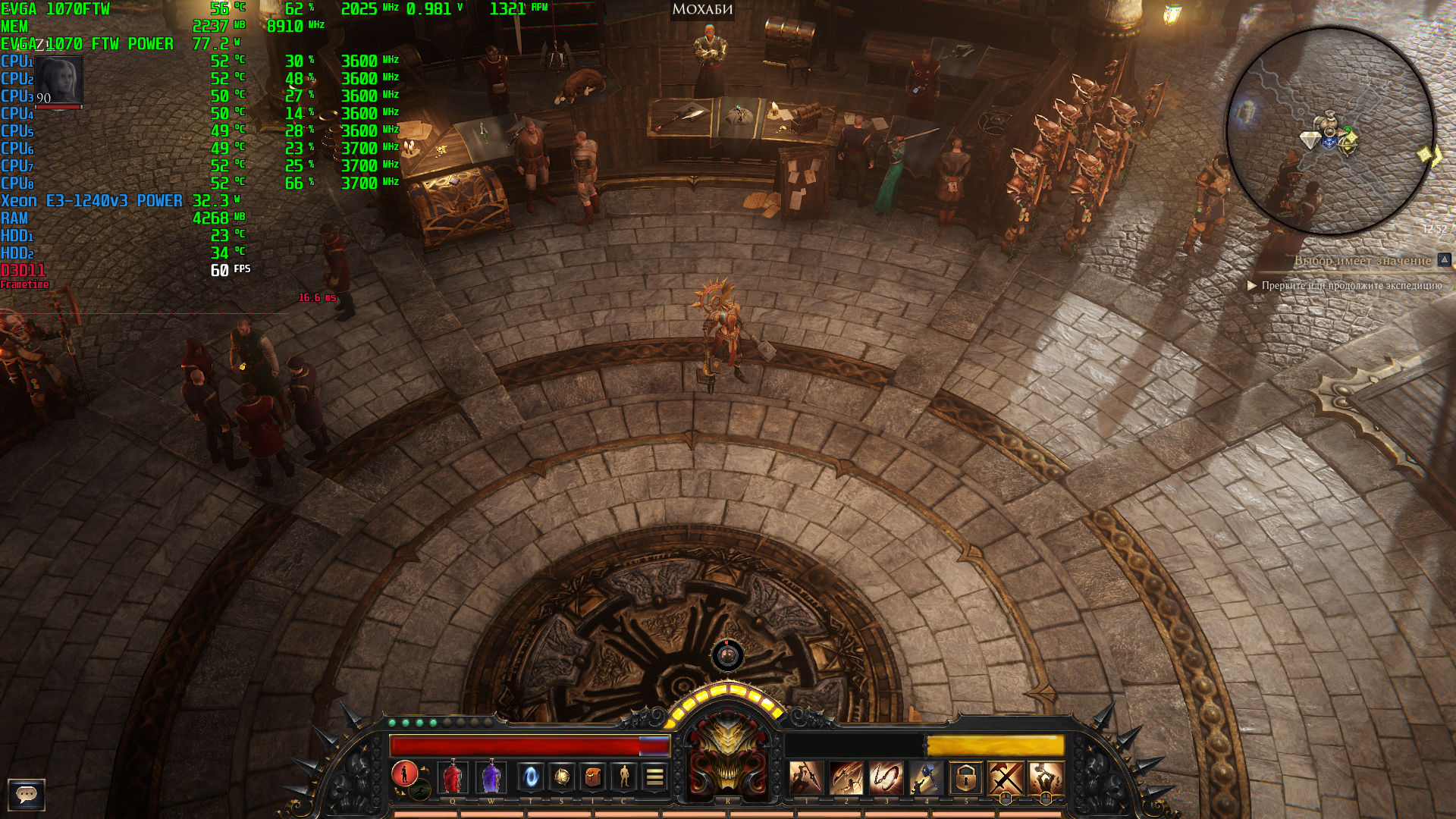Image resolution: width=1456 pixels, height=819 pixels.
Task: Use the purple potion flask
Action: [x=491, y=777]
